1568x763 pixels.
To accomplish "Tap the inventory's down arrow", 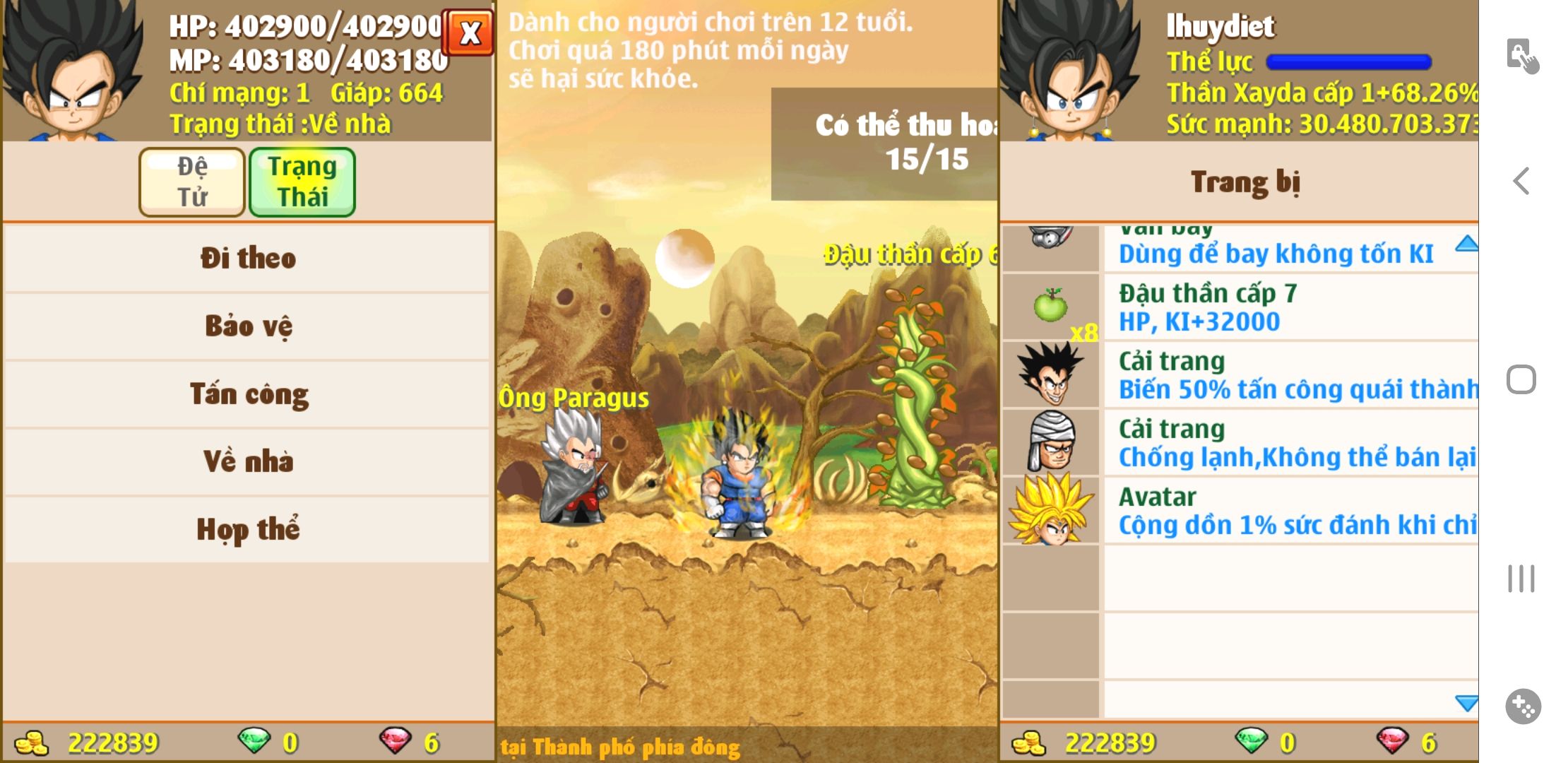I will [1466, 703].
